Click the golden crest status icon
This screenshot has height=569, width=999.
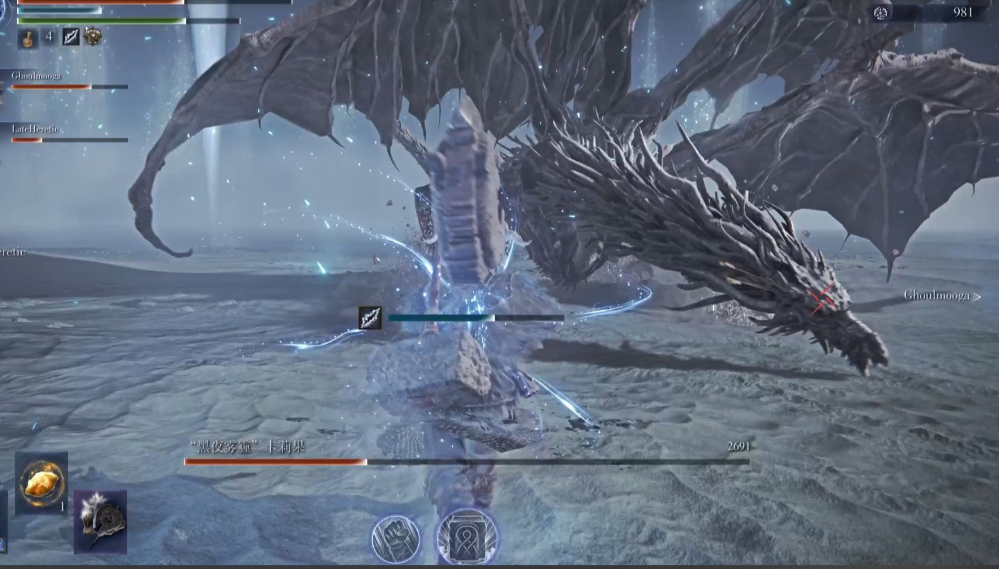point(93,37)
